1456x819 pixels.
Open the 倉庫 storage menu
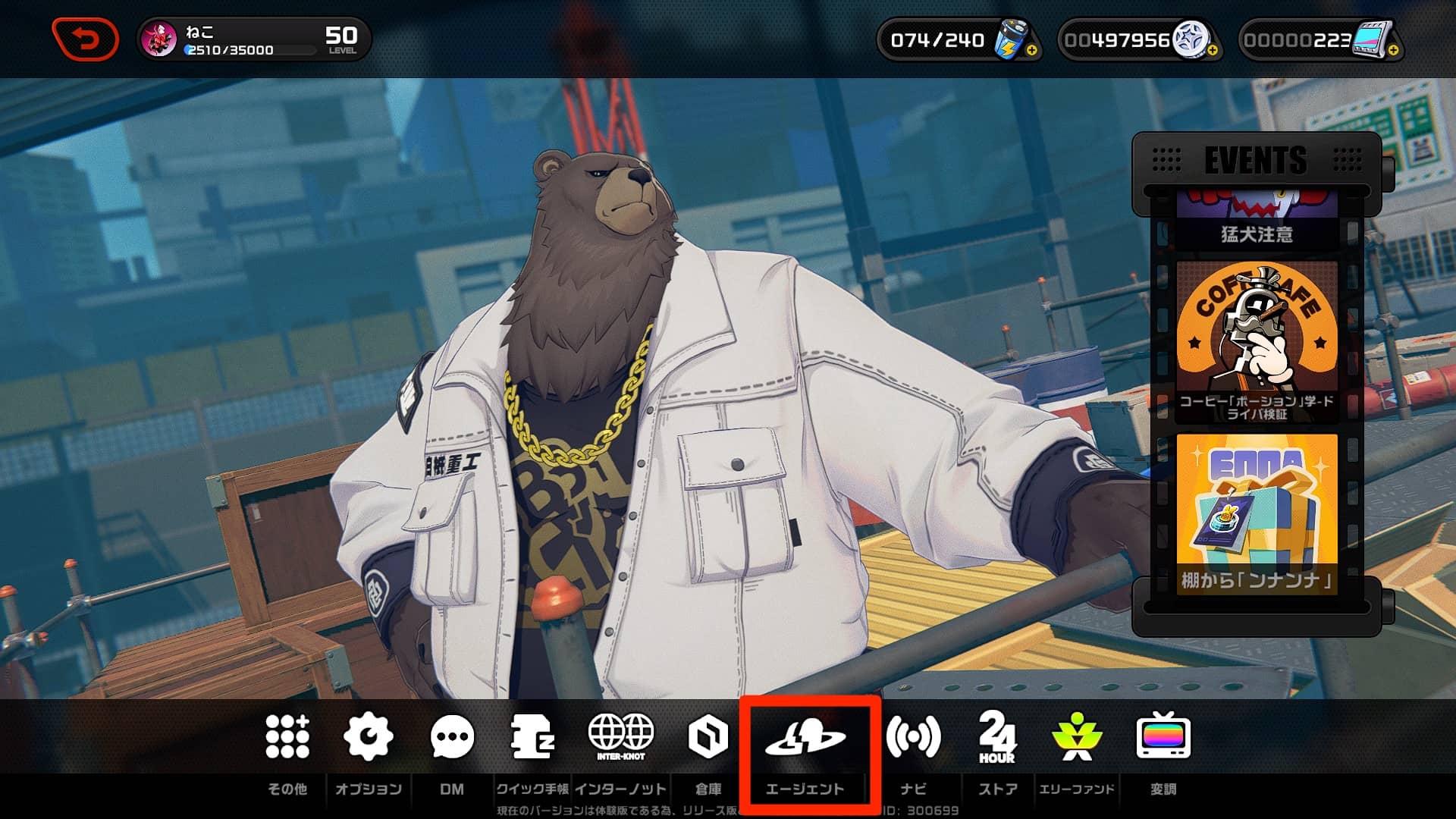708,736
